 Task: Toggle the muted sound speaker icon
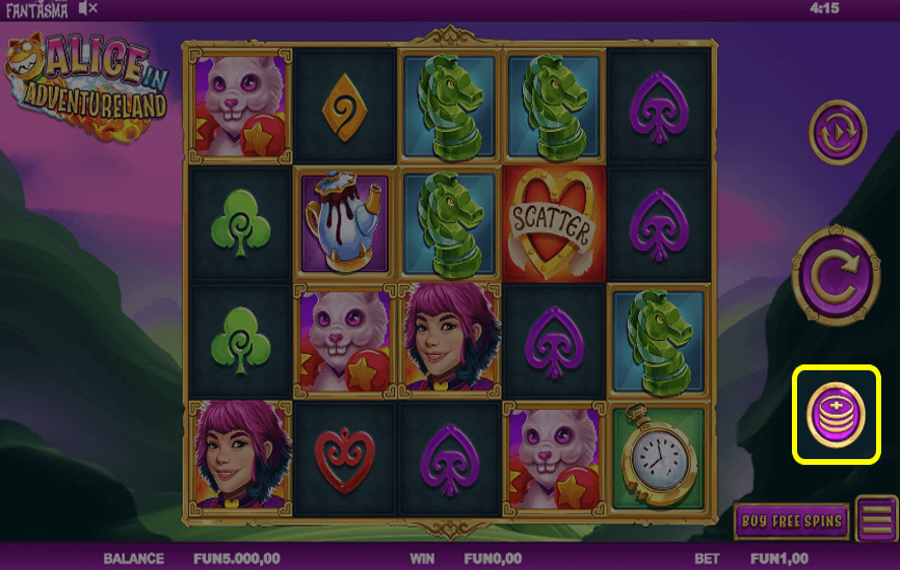(x=88, y=8)
